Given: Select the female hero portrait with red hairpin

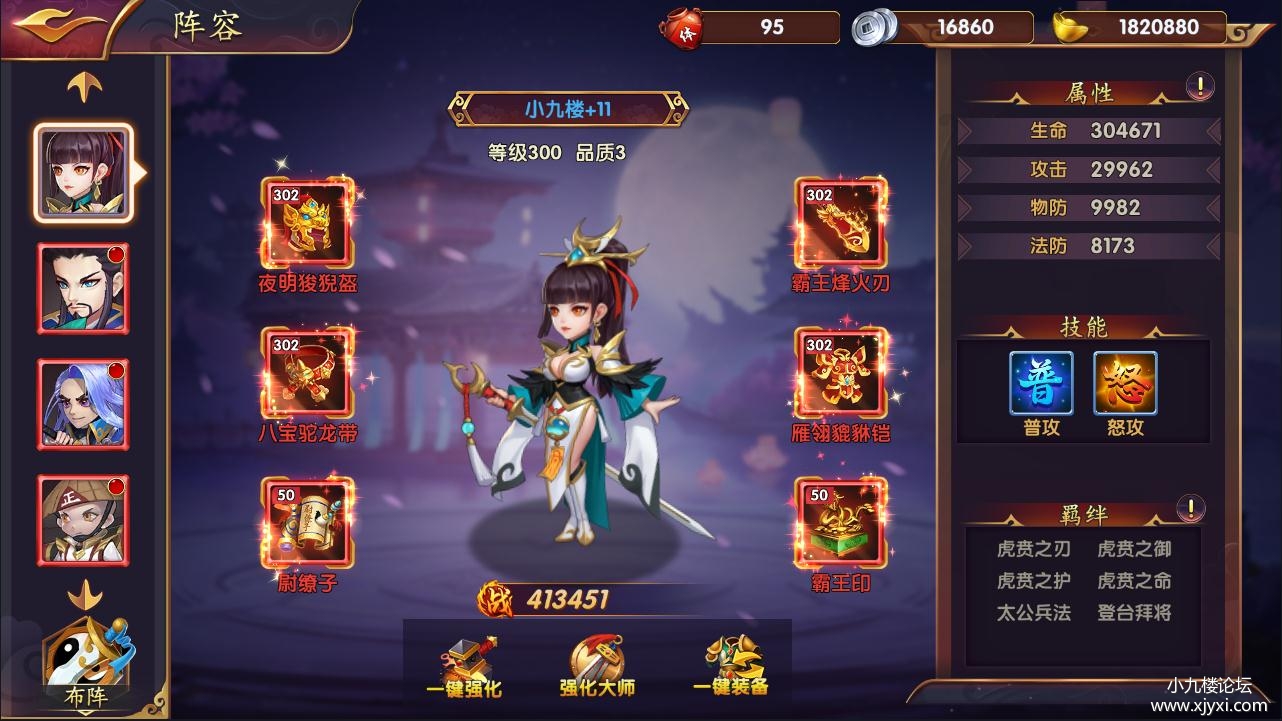Looking at the screenshot, I should coord(84,172).
